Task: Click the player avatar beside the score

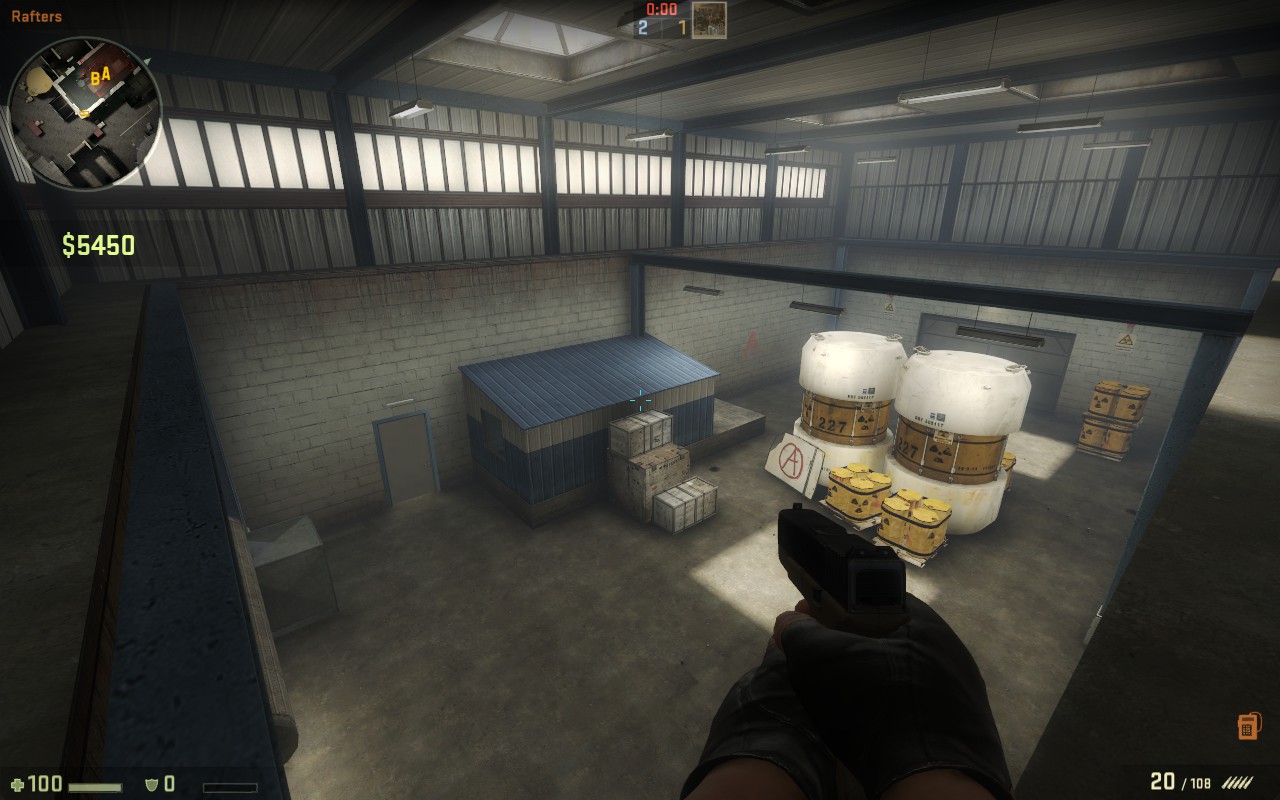Action: [709, 20]
